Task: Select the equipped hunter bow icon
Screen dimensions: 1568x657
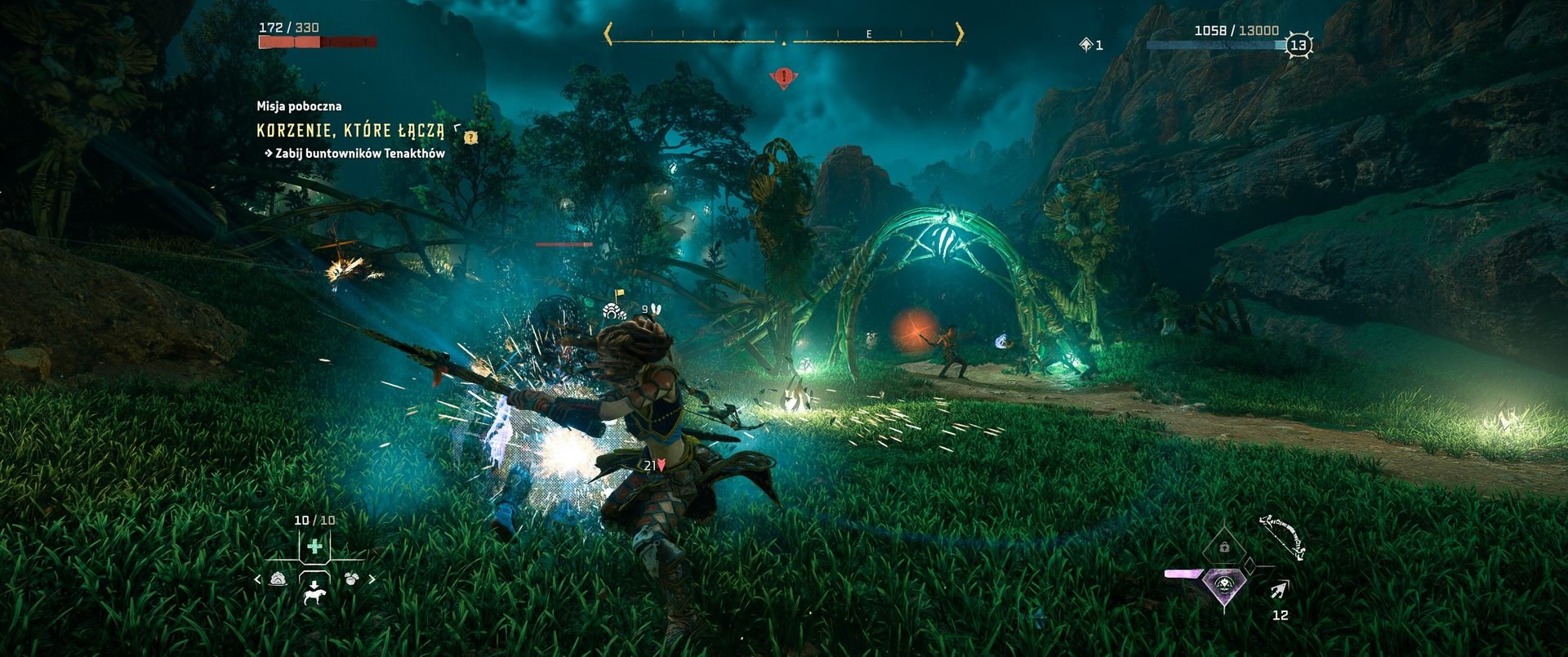Action: (x=1283, y=536)
